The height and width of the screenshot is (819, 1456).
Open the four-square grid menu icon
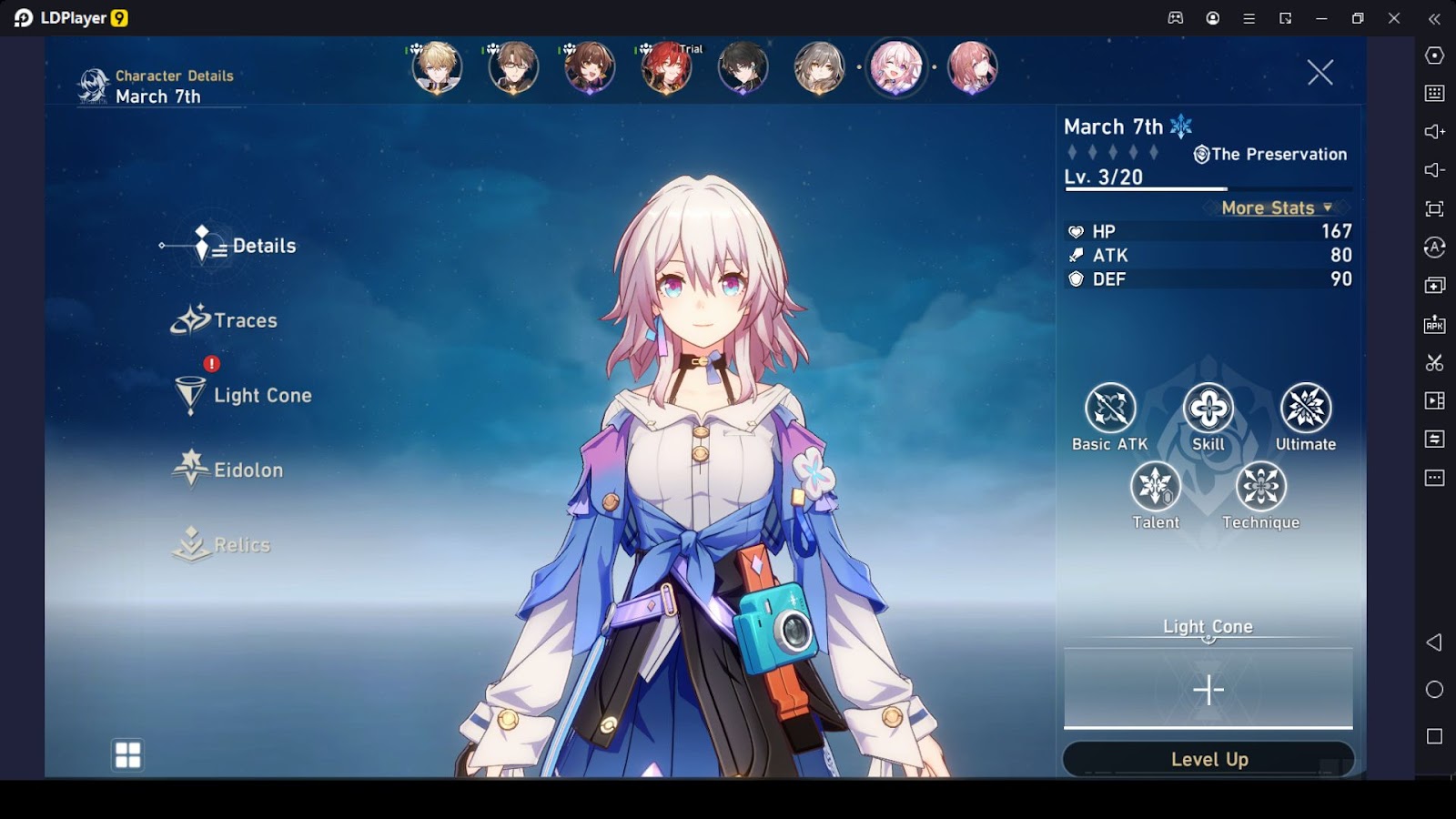pos(128,754)
